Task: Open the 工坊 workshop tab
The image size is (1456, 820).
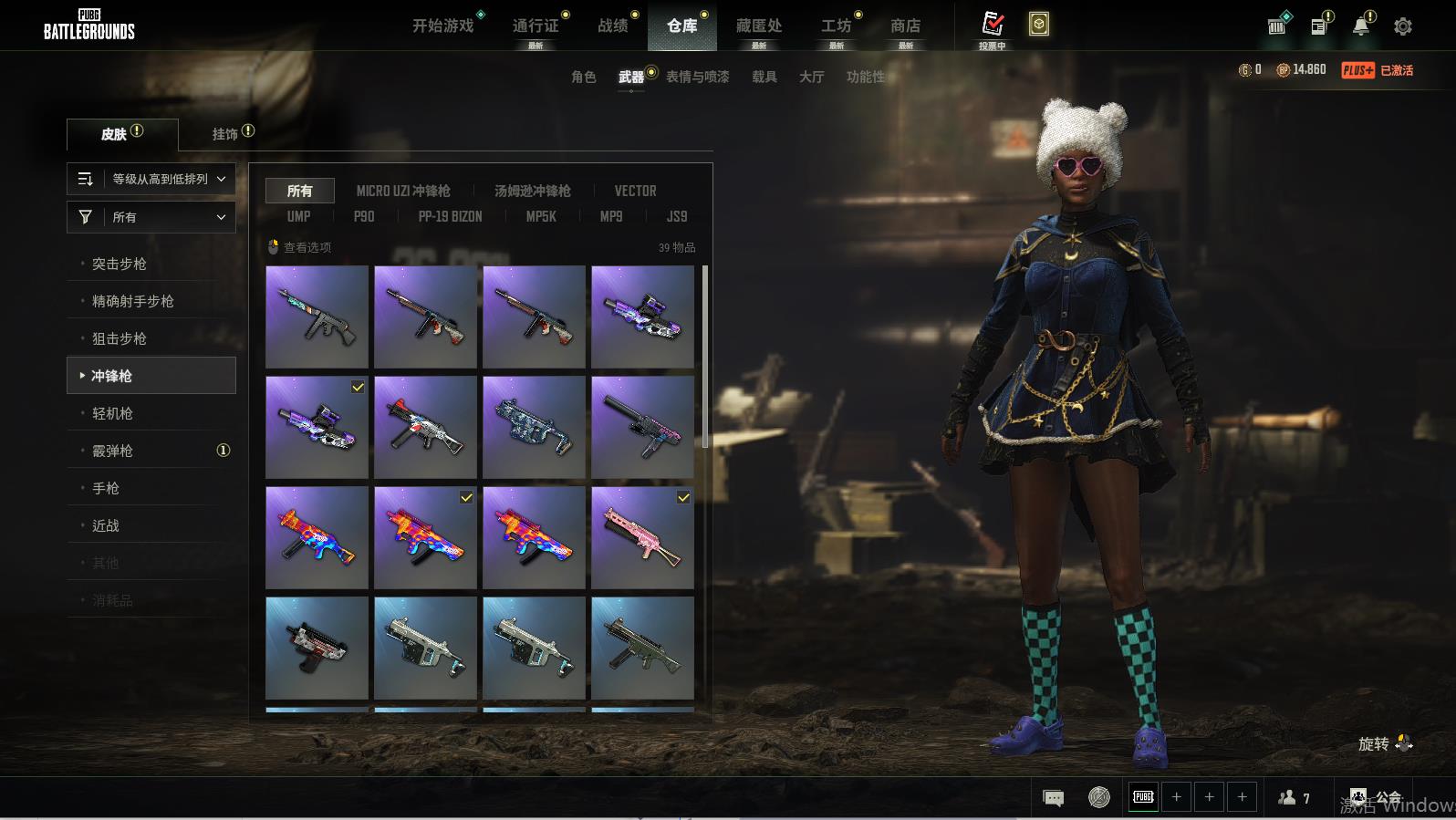Action: pos(836,26)
